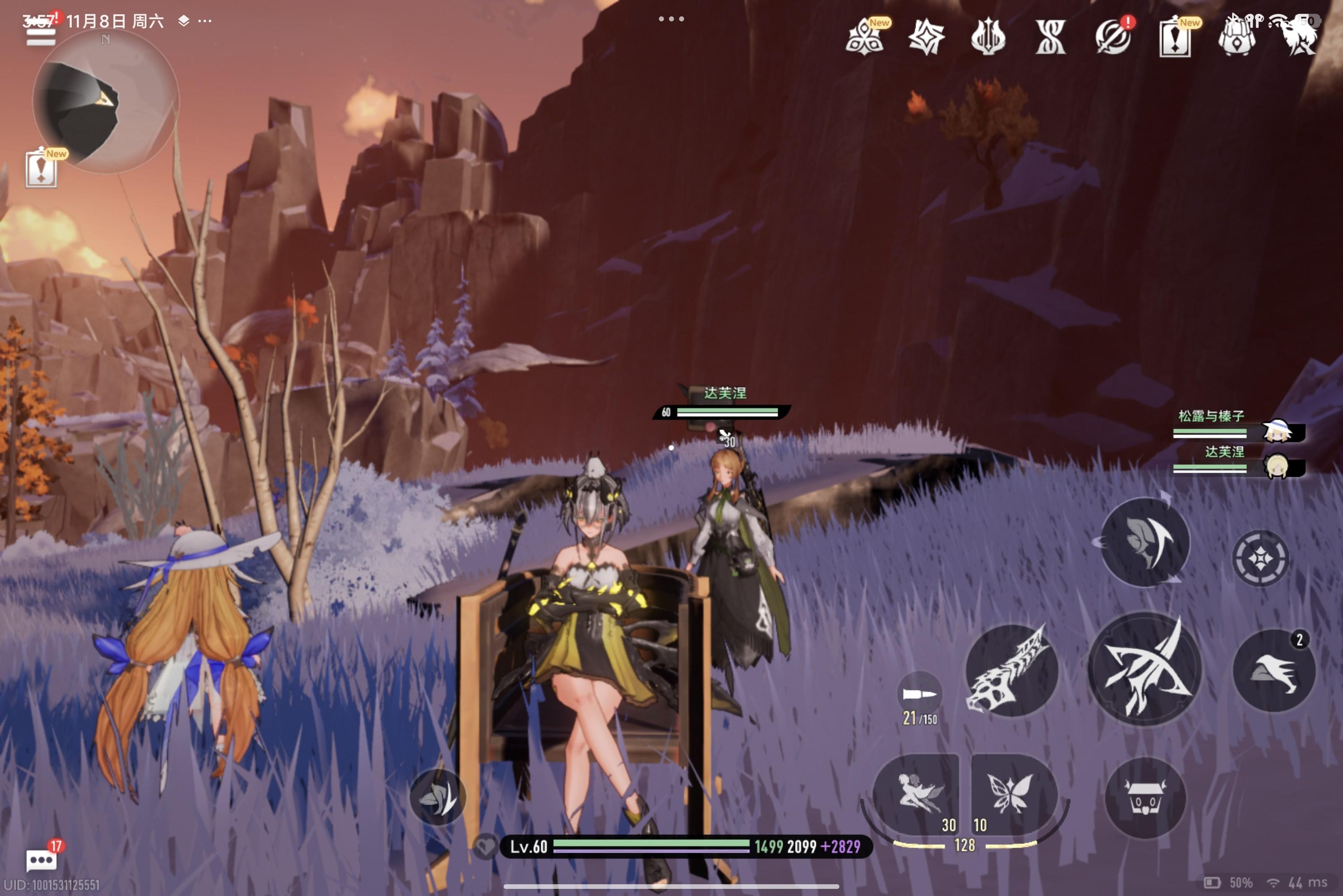Open the top-bar exclamation card marked New
Screen dimensions: 1343x896
[x=1175, y=38]
